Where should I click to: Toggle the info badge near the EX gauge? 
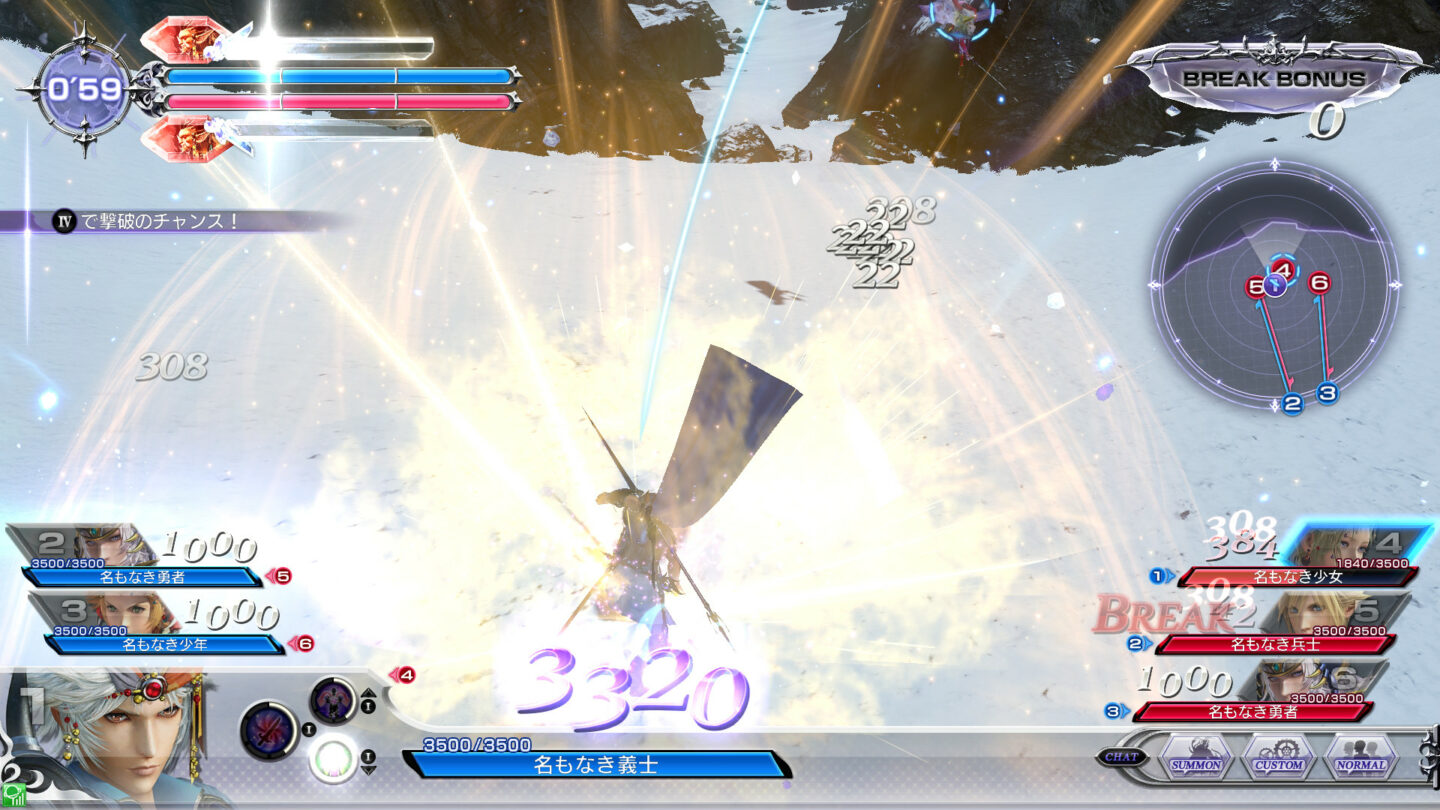(x=368, y=755)
